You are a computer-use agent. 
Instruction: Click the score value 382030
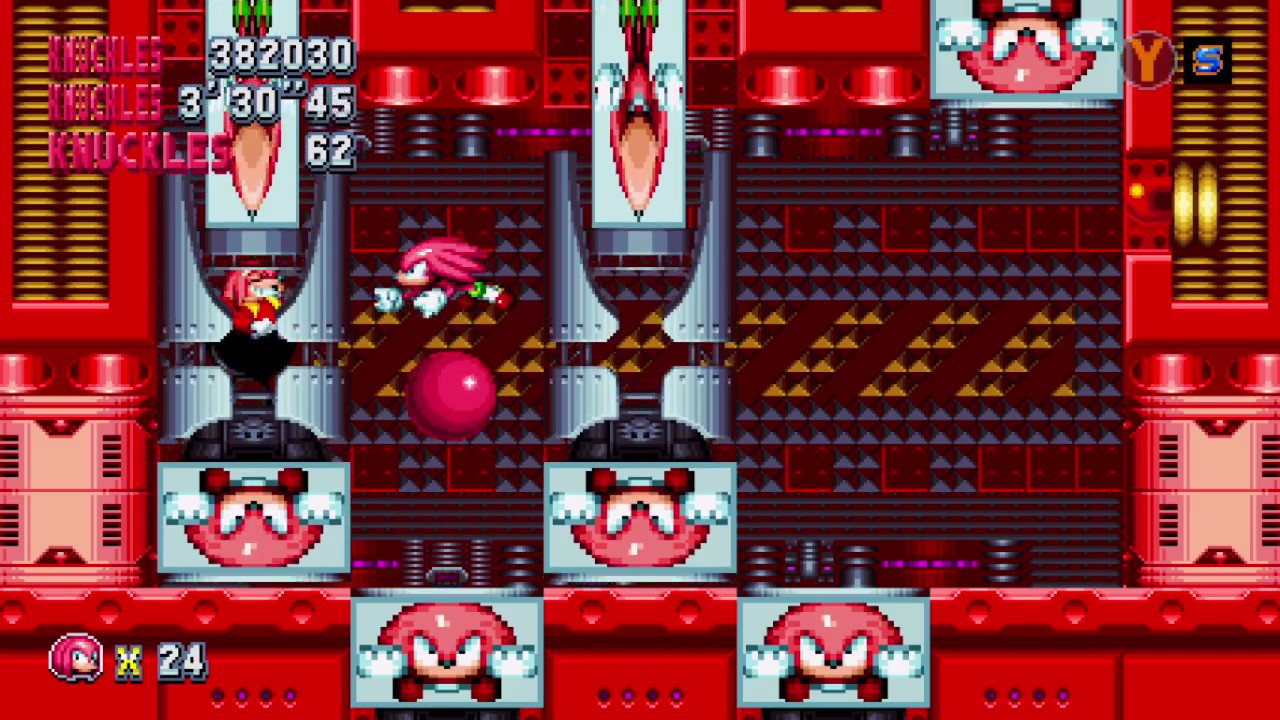[280, 55]
